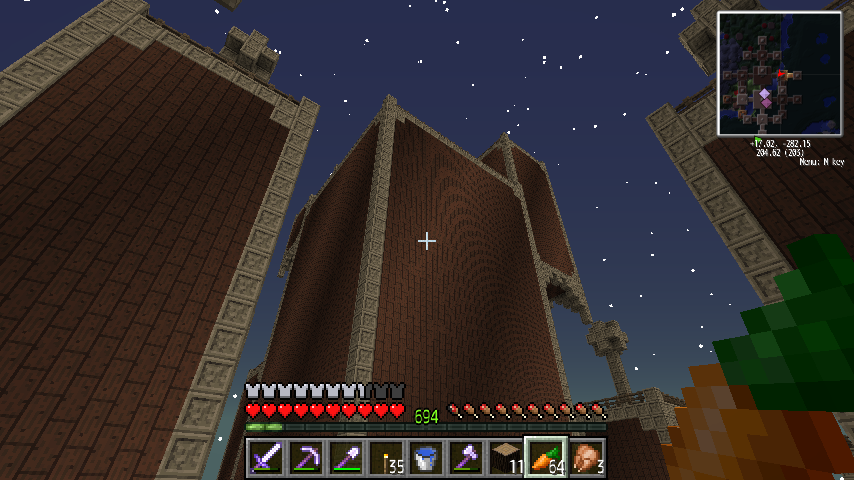The height and width of the screenshot is (480, 854).
Task: Select the enchanted pickaxe slot
Action: click(x=306, y=458)
